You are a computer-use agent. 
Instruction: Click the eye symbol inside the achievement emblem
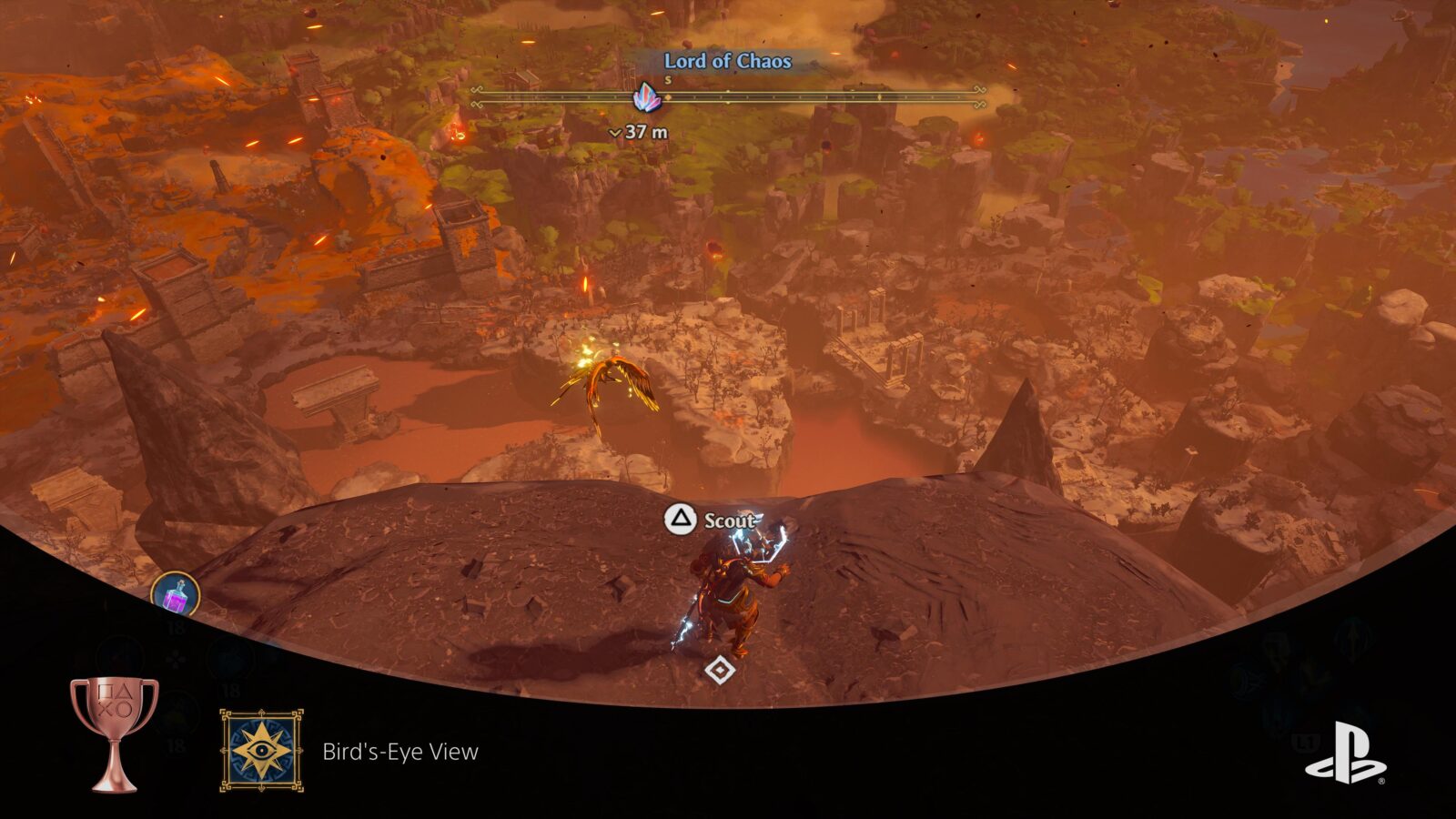click(261, 748)
